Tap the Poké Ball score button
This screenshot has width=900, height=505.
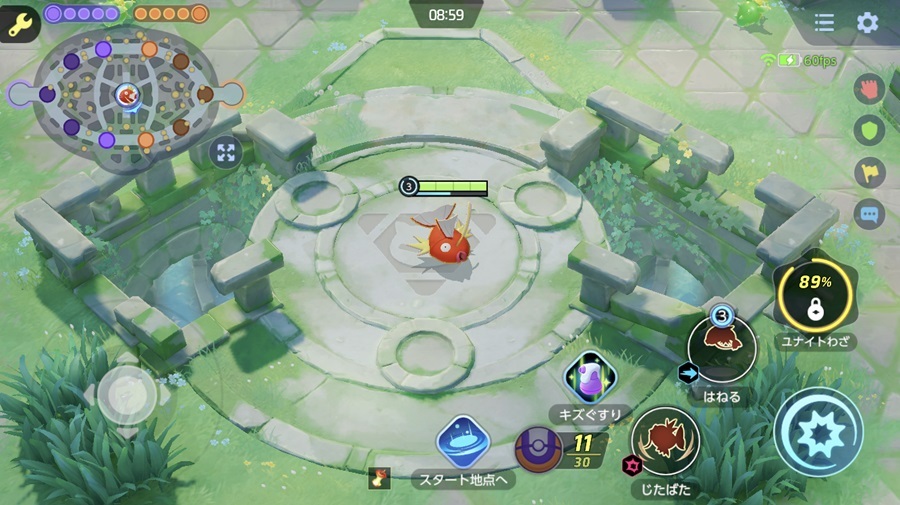[x=540, y=449]
